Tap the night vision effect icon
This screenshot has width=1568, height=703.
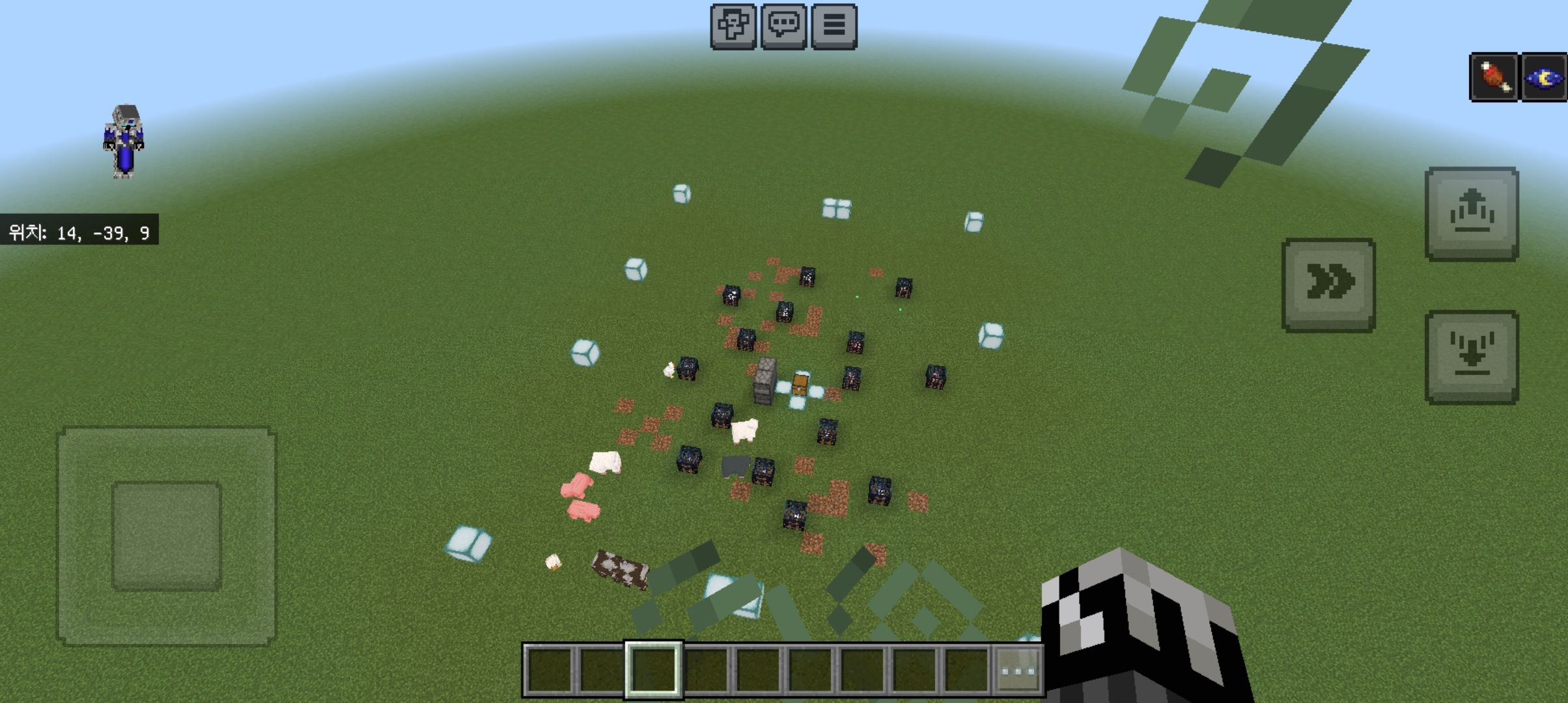click(x=1543, y=78)
